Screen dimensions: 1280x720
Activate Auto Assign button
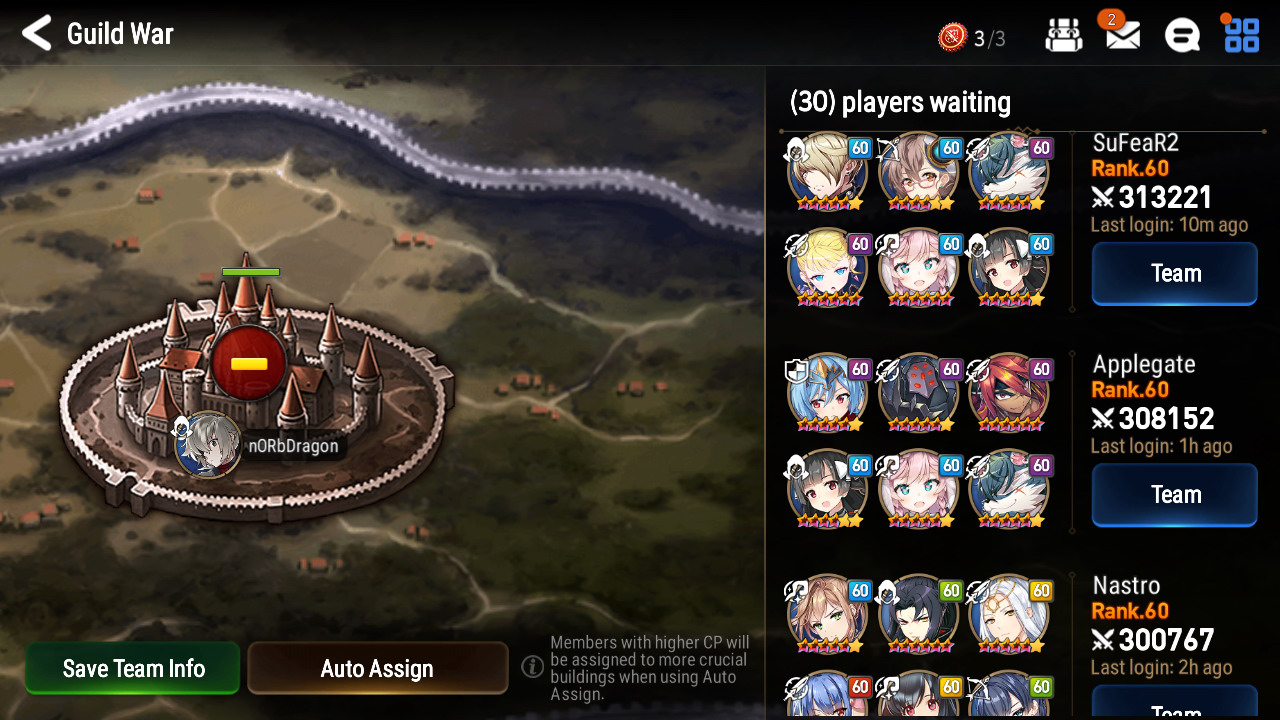(x=377, y=668)
